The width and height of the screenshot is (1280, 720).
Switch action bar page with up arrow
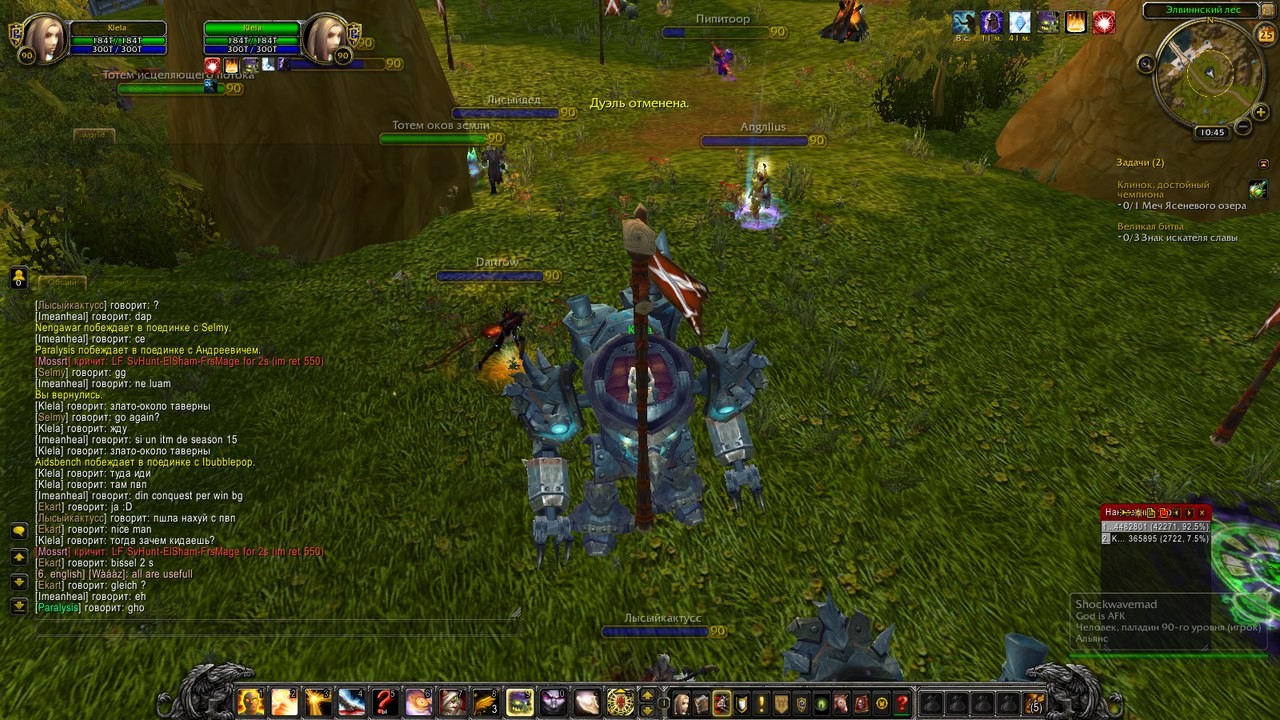[x=647, y=695]
